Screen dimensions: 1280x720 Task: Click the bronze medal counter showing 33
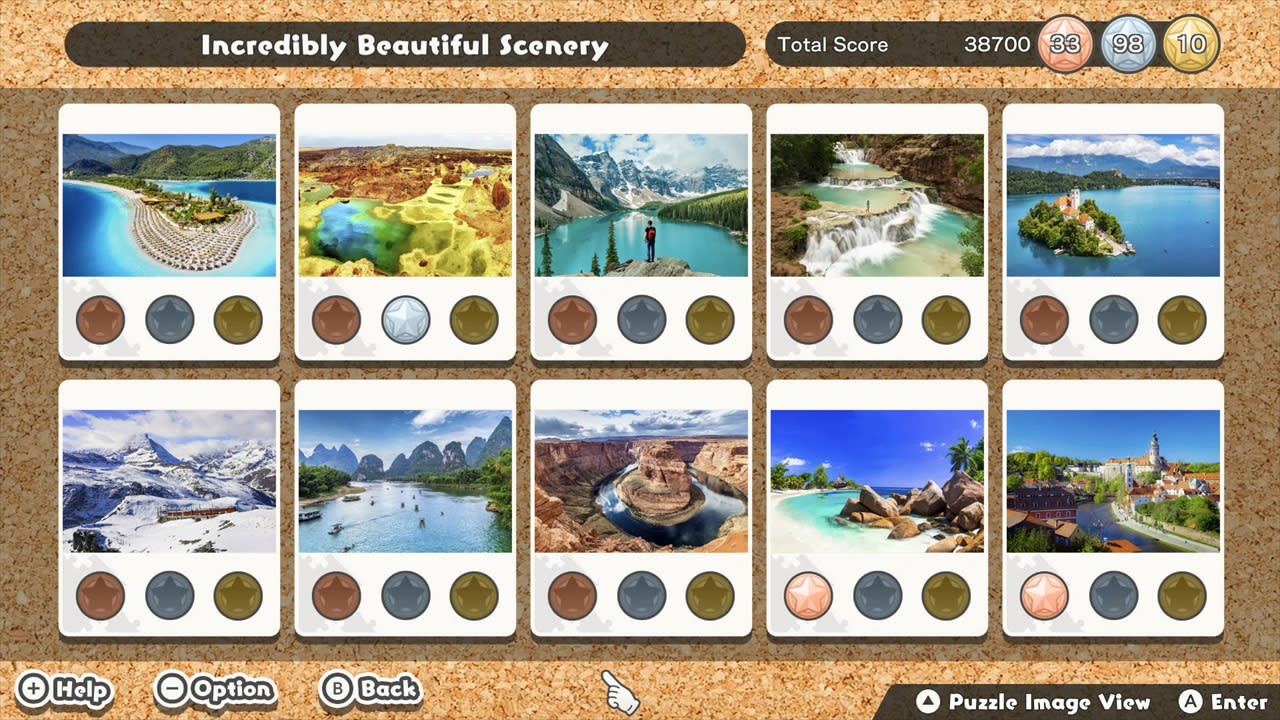click(1065, 44)
